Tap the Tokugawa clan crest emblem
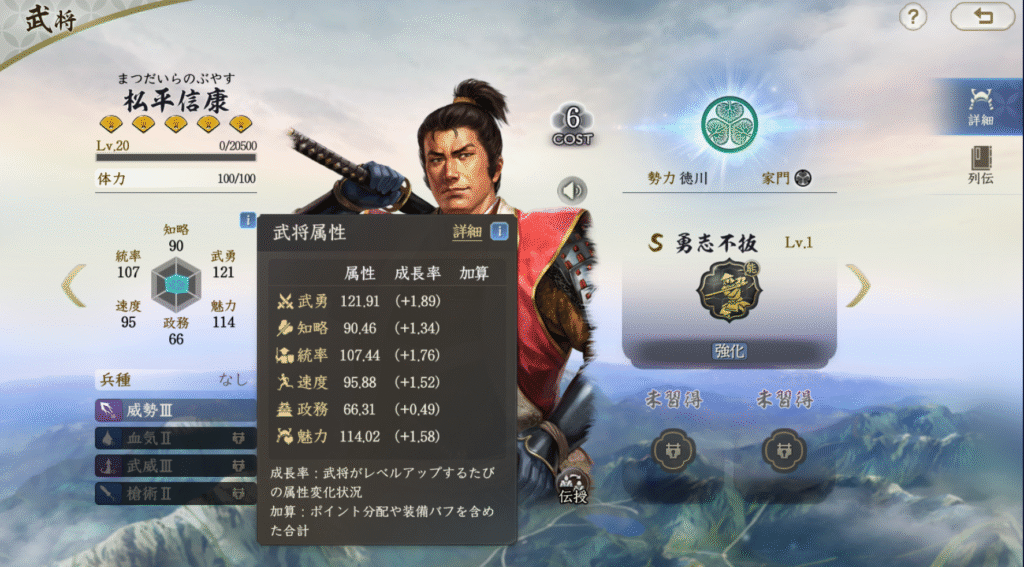Screen dimensions: 1024x567 tap(729, 124)
